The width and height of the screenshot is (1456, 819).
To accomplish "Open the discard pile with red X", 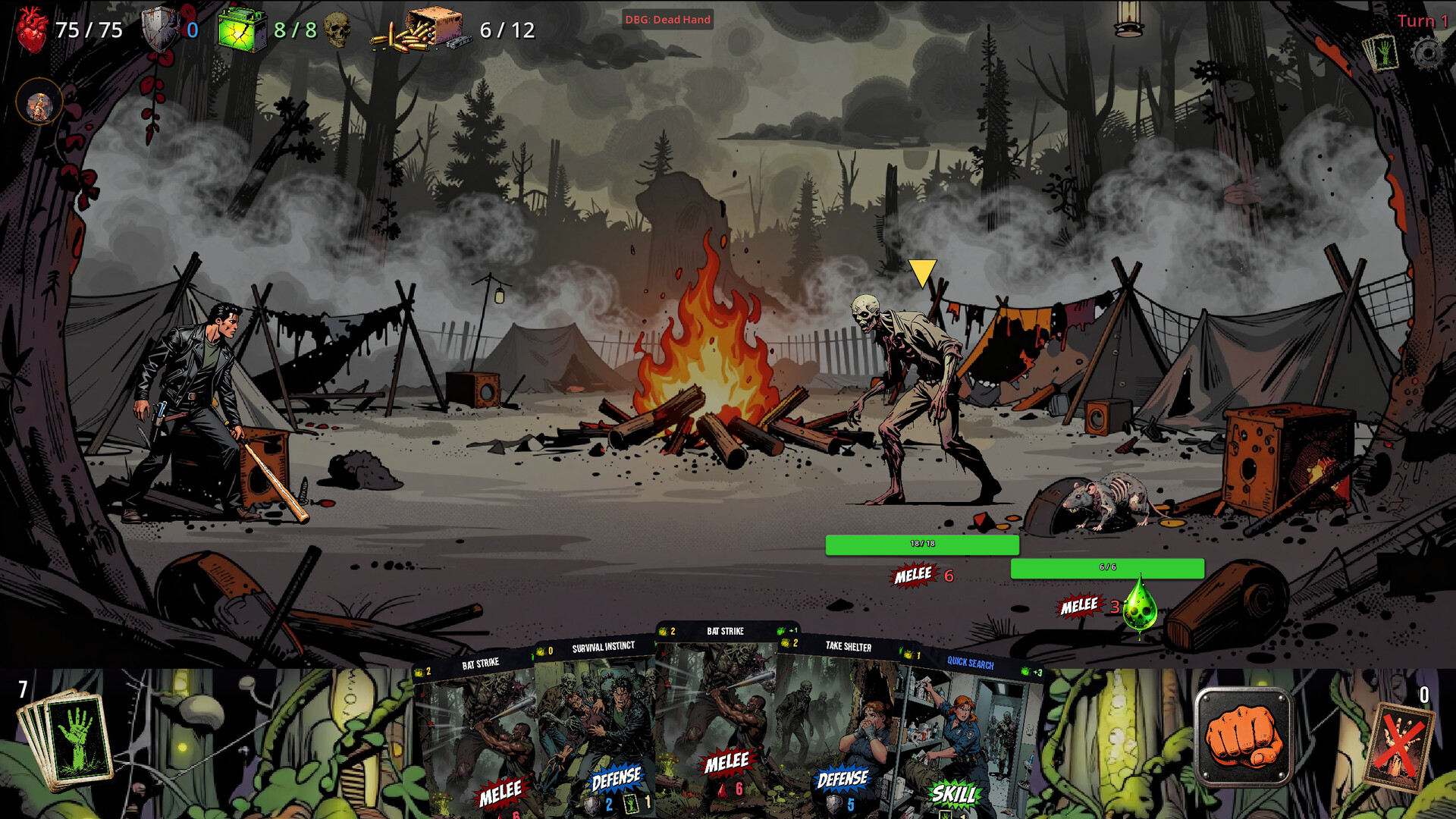I will [x=1399, y=747].
